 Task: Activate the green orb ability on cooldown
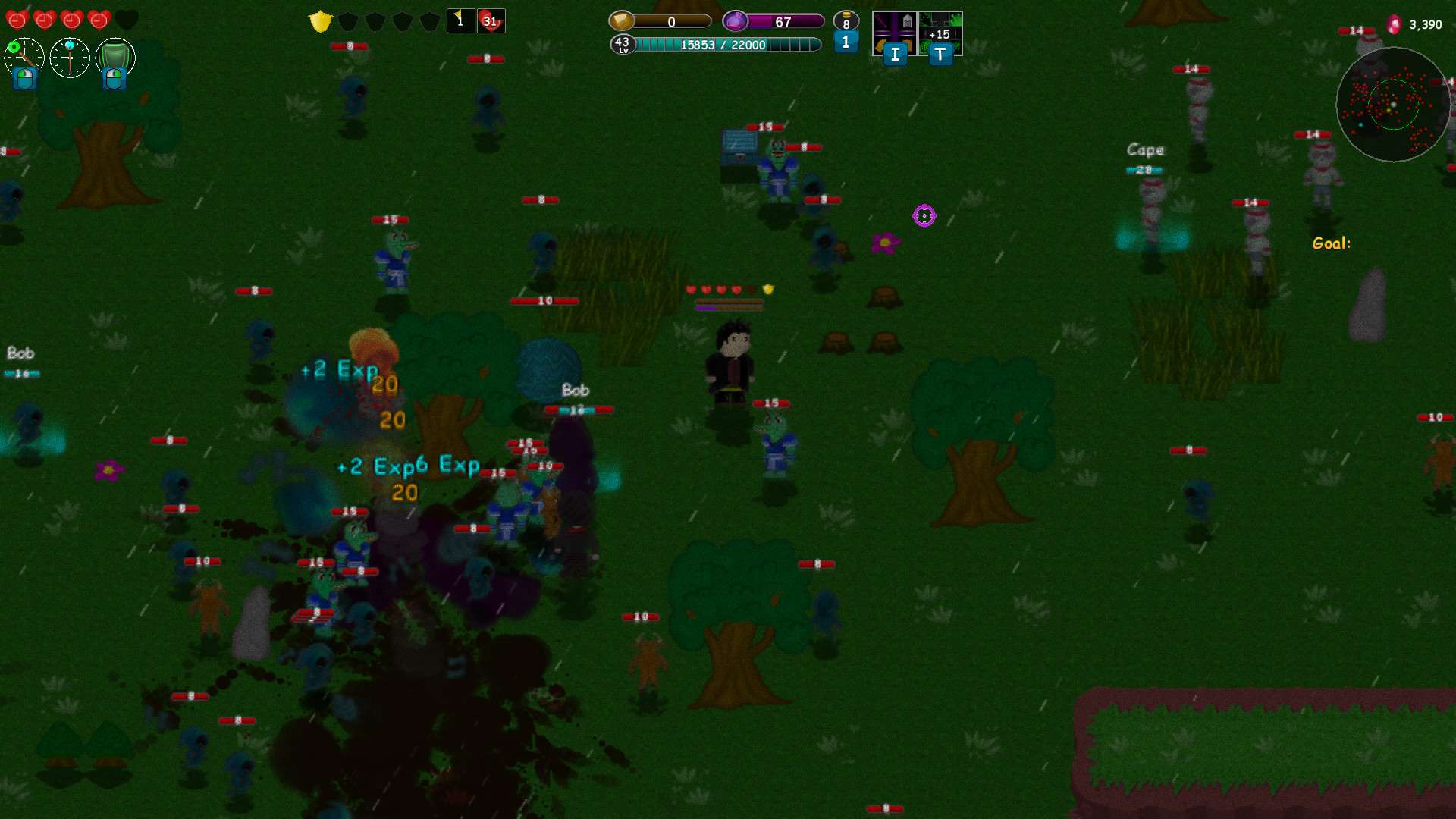tap(23, 58)
